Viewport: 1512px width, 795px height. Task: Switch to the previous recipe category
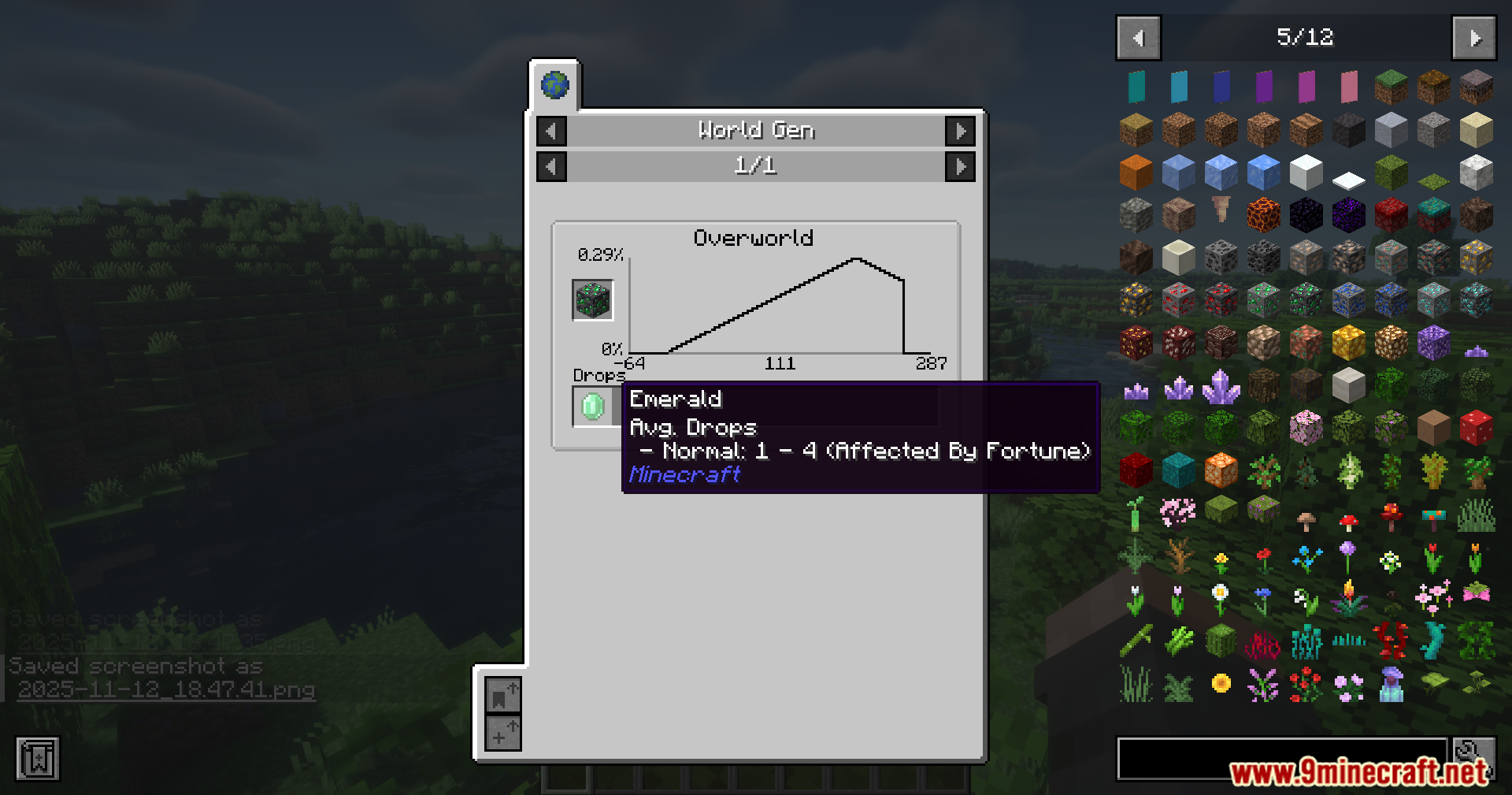tap(551, 131)
